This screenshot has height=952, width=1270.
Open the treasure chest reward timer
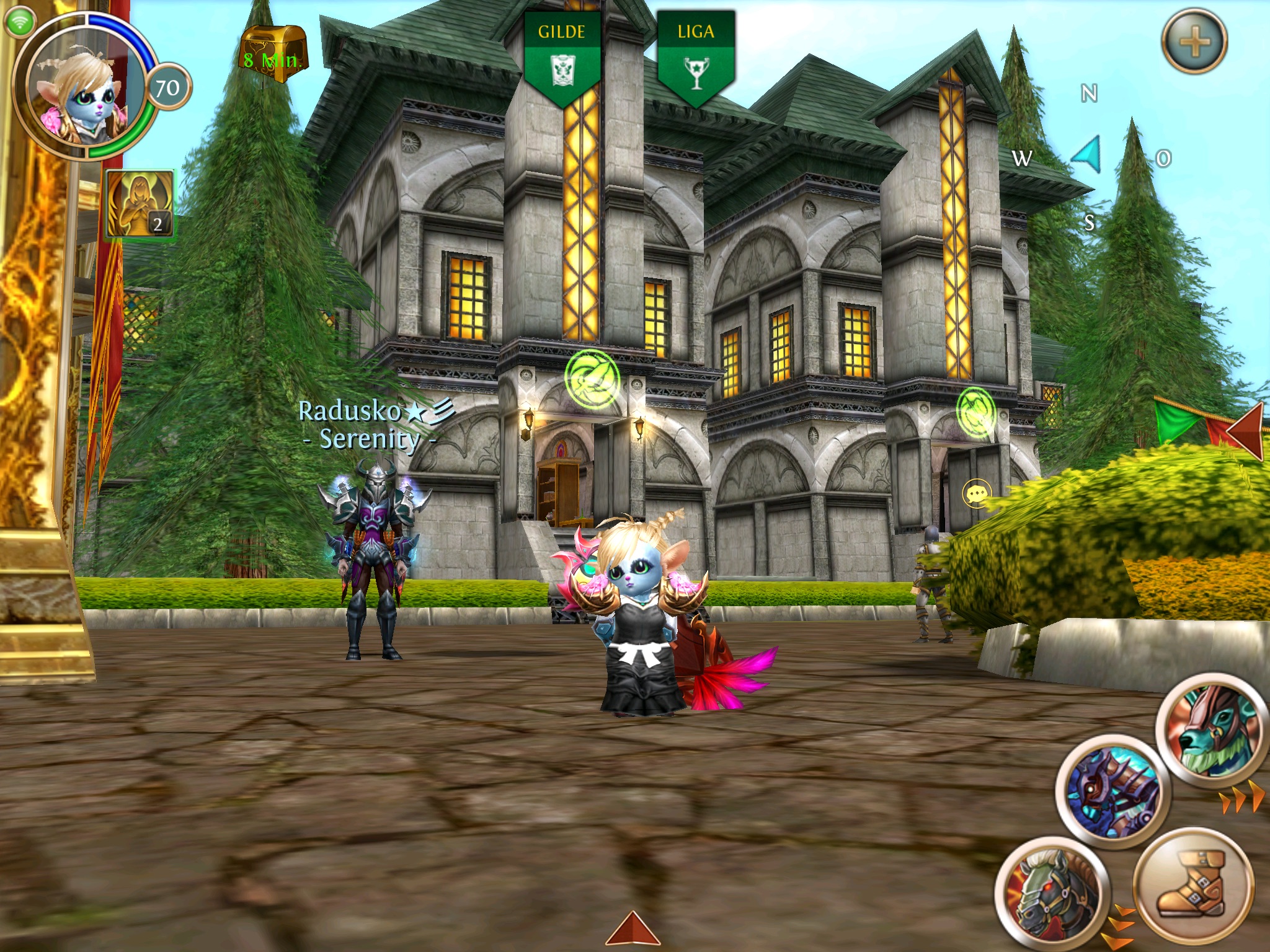point(273,55)
